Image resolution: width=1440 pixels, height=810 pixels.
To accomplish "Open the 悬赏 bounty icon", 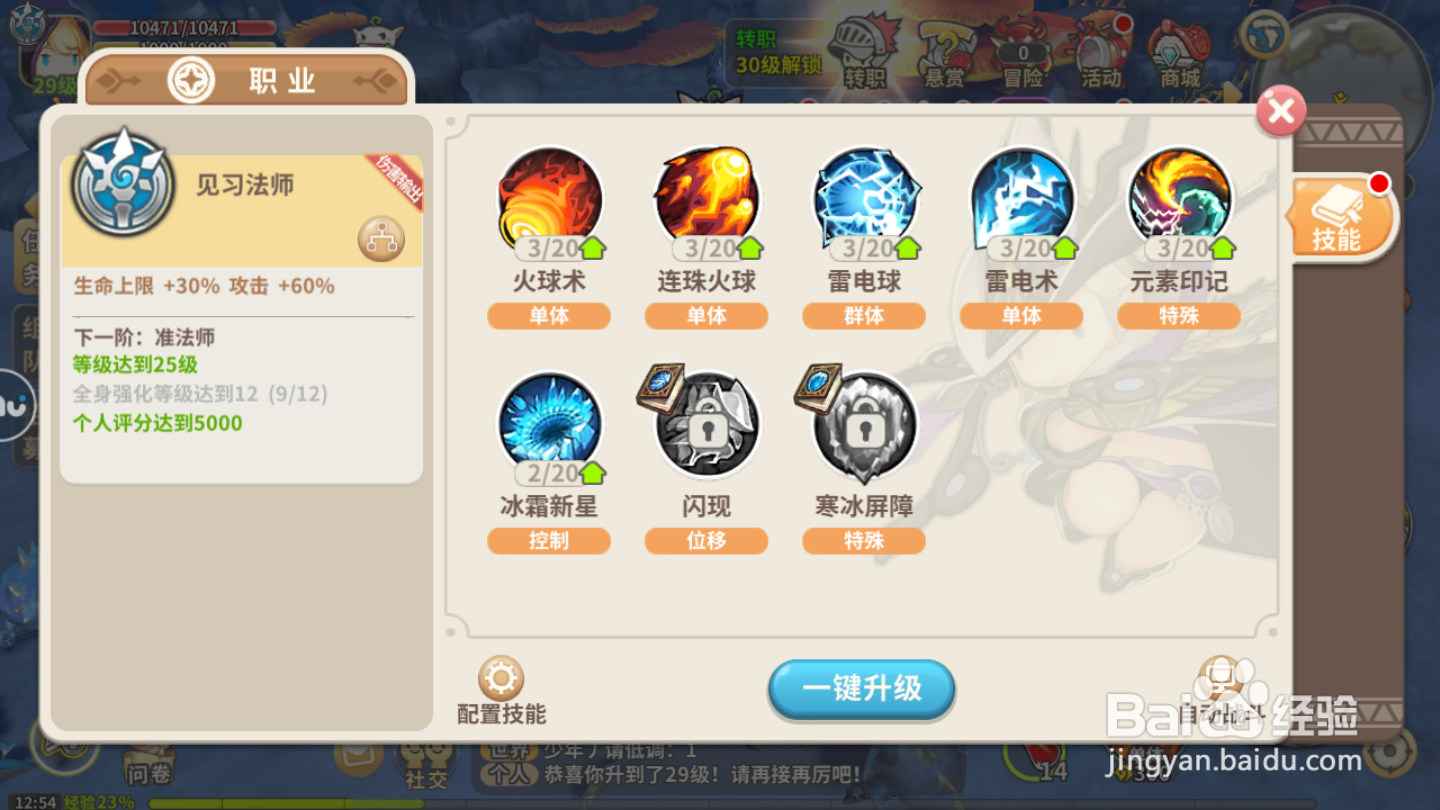I will (944, 50).
